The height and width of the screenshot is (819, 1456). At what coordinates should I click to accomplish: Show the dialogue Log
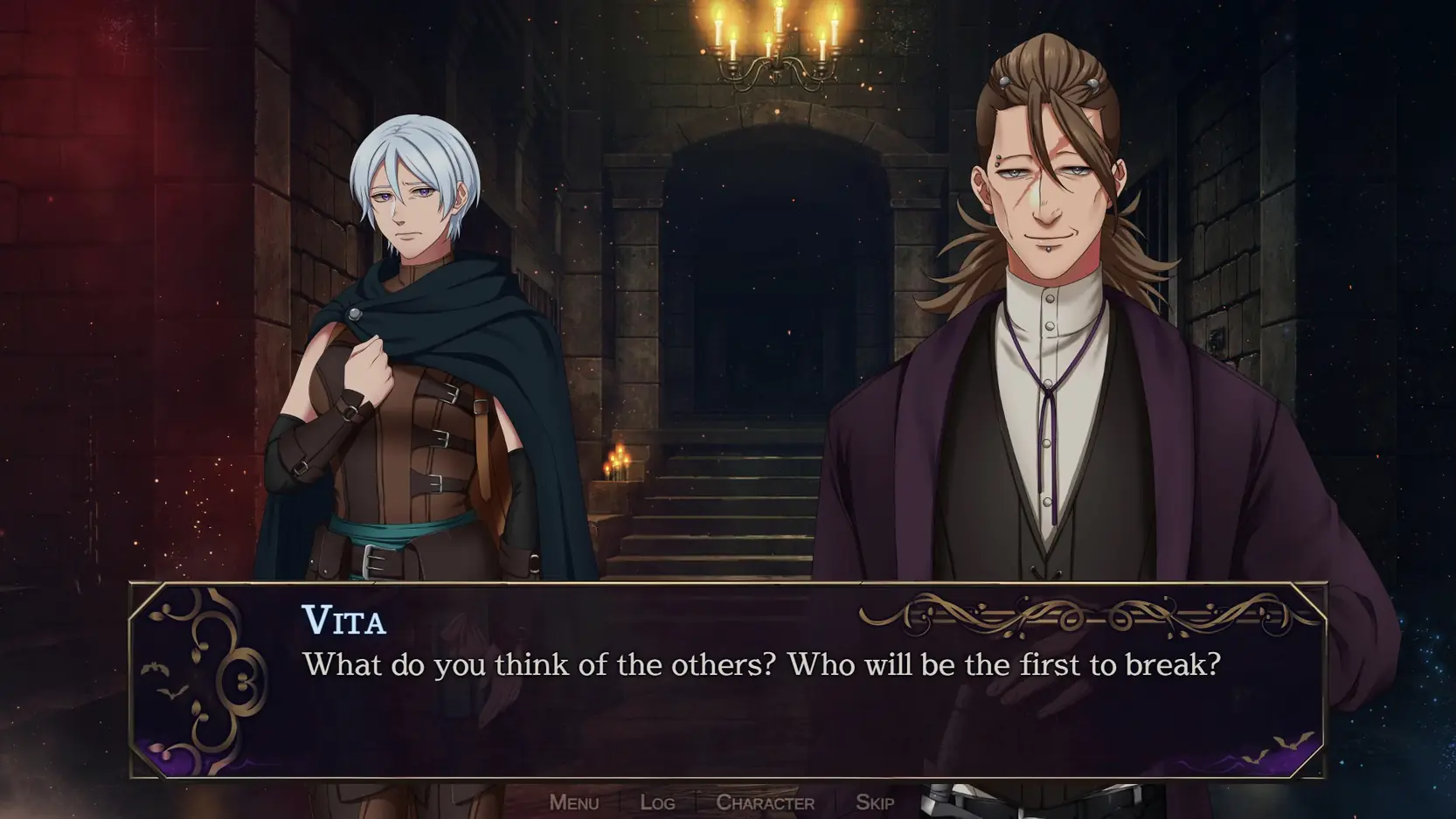[657, 802]
